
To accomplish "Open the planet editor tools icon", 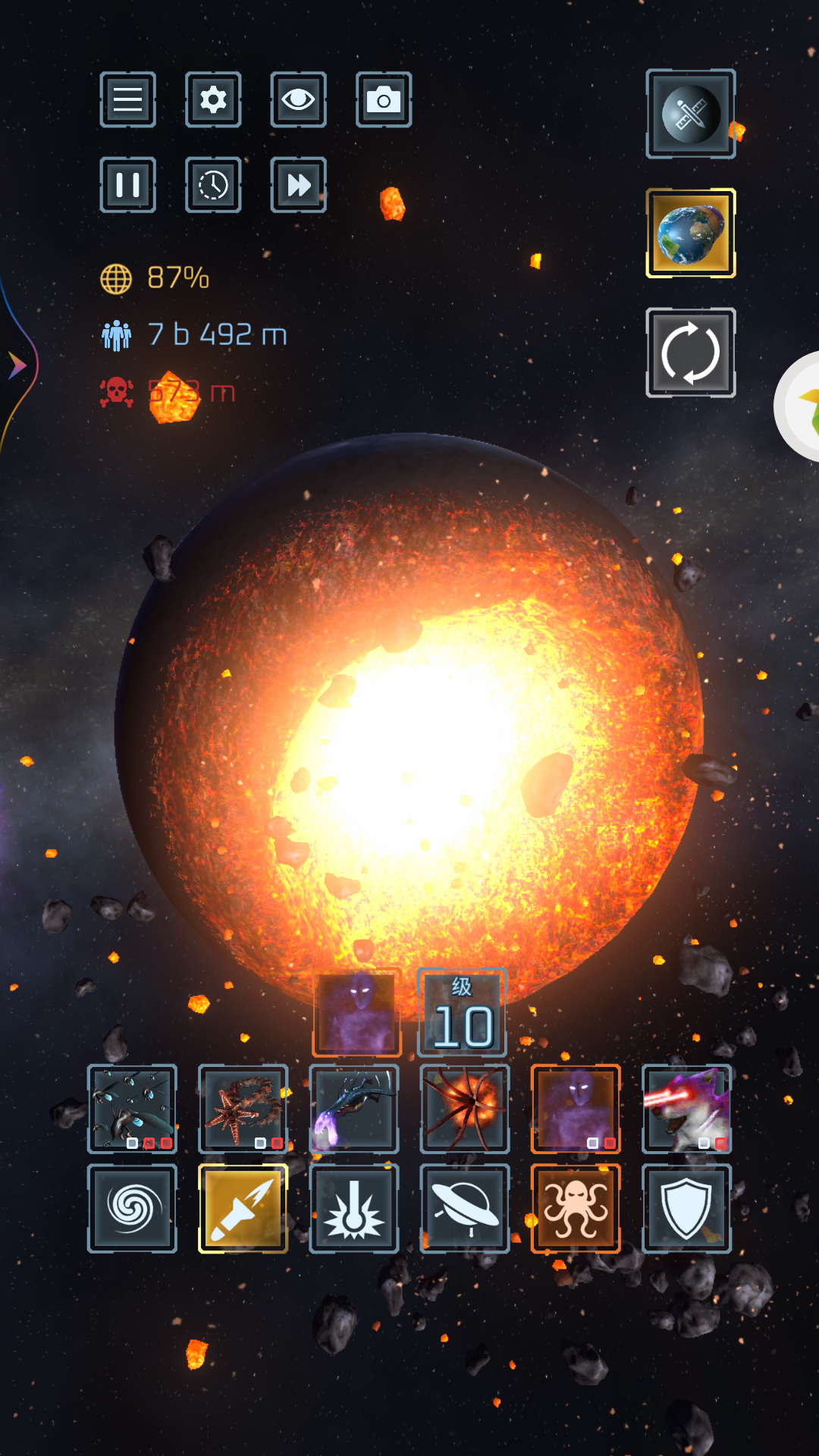I will pyautogui.click(x=690, y=115).
